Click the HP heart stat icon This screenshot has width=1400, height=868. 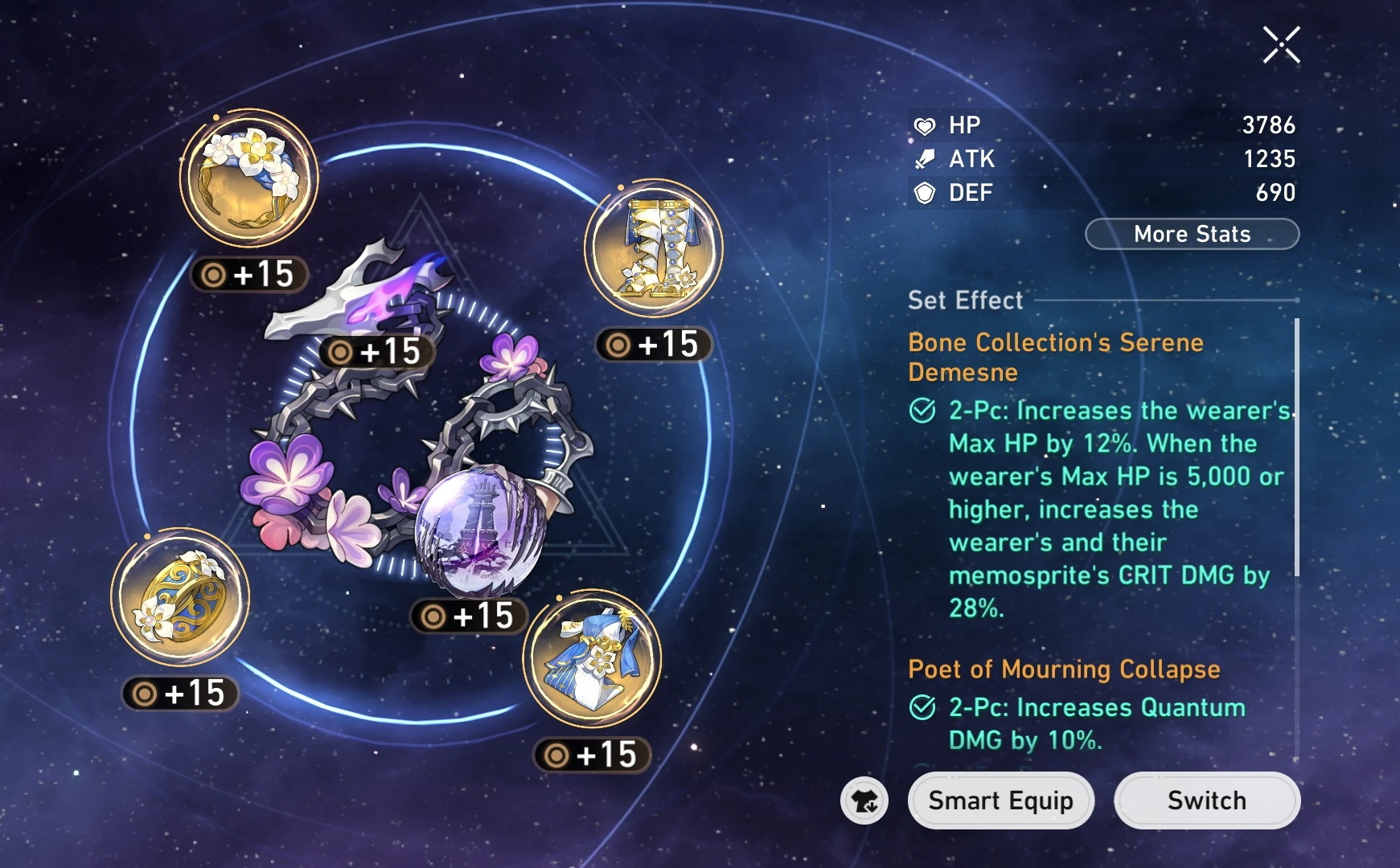(x=926, y=125)
